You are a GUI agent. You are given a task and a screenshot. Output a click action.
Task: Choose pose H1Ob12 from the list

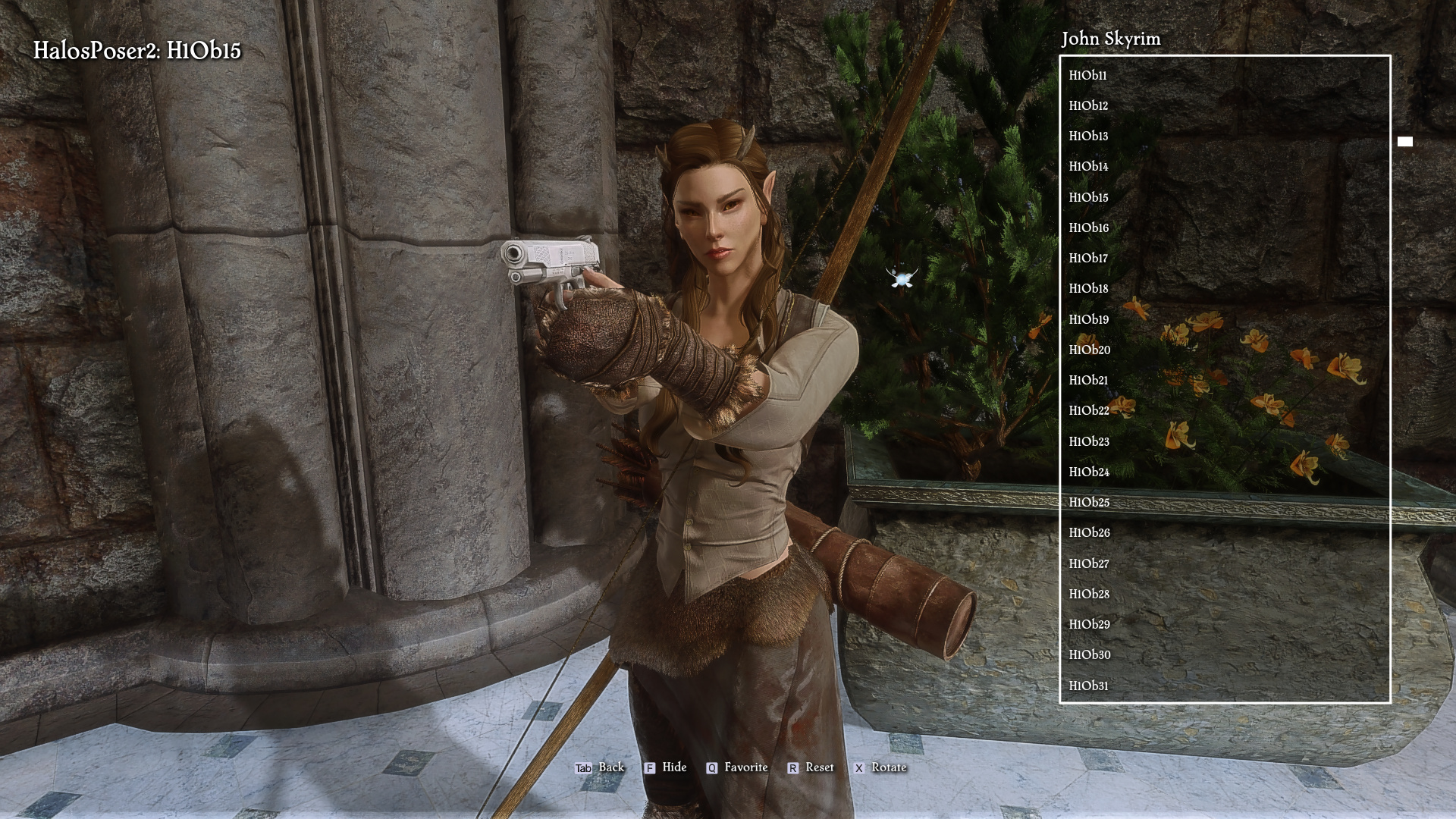pos(1088,105)
